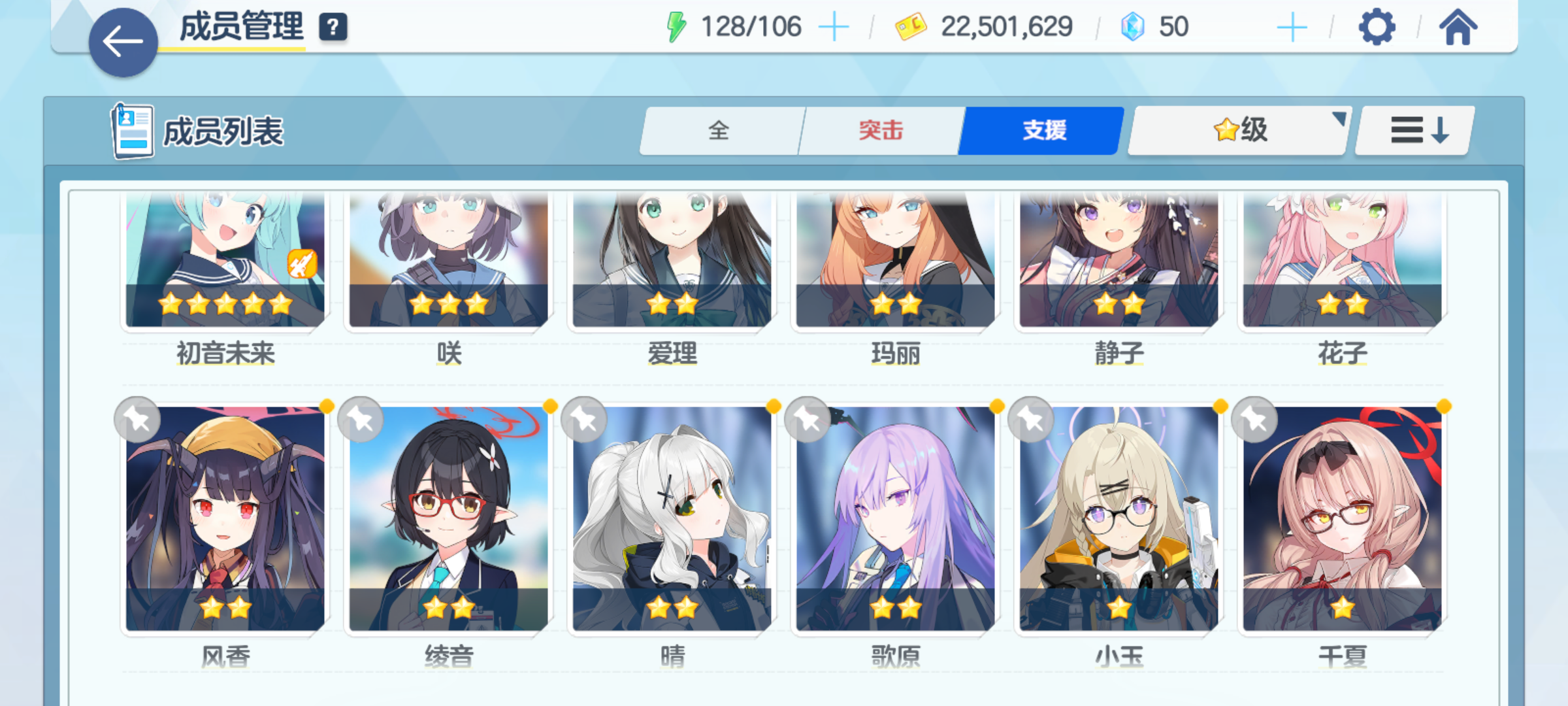Click the lightning energy icon in the top bar
Image resolution: width=1568 pixels, height=706 pixels.
tap(676, 26)
